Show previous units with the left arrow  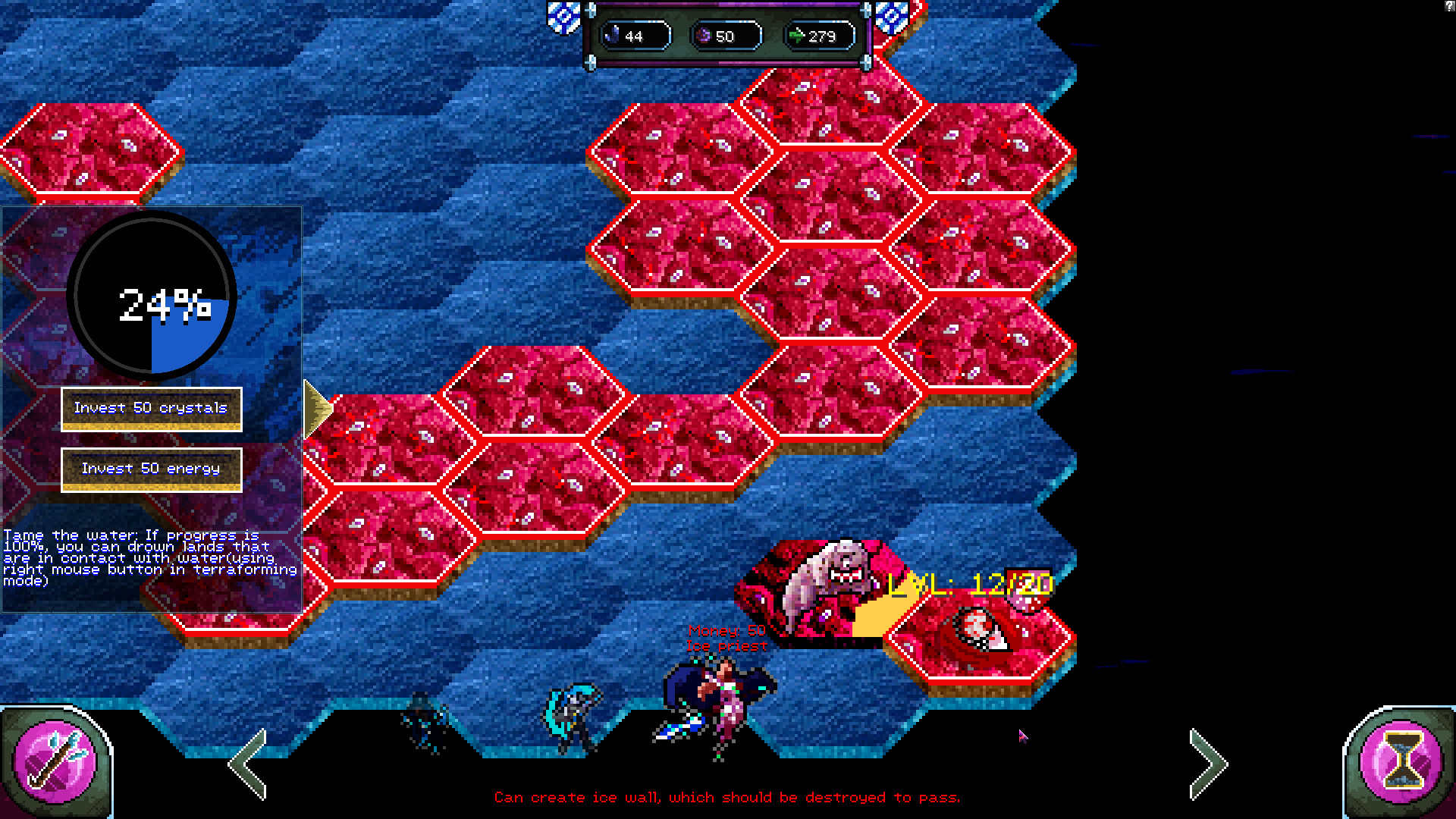[249, 763]
